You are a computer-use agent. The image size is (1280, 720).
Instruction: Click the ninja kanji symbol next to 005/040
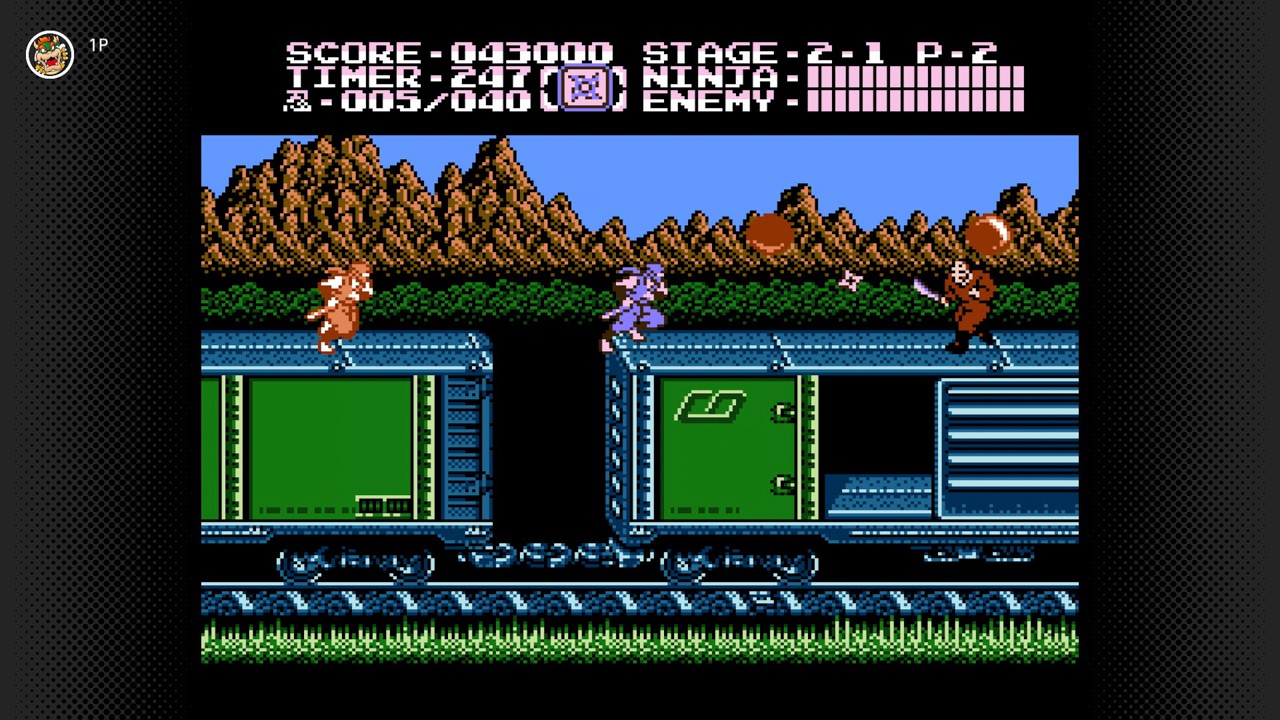(x=296, y=101)
